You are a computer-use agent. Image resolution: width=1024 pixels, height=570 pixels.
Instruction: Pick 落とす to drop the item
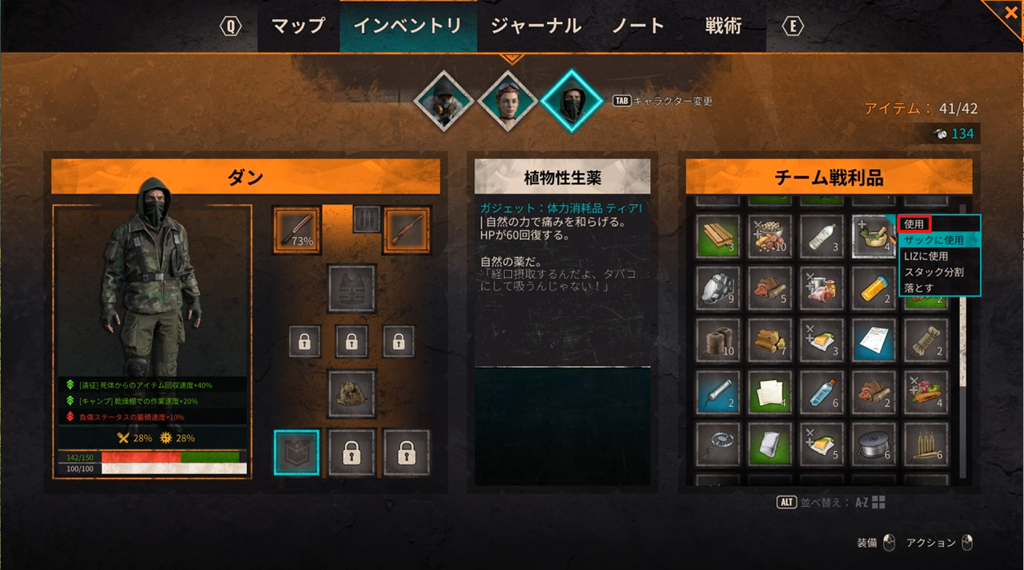point(918,288)
